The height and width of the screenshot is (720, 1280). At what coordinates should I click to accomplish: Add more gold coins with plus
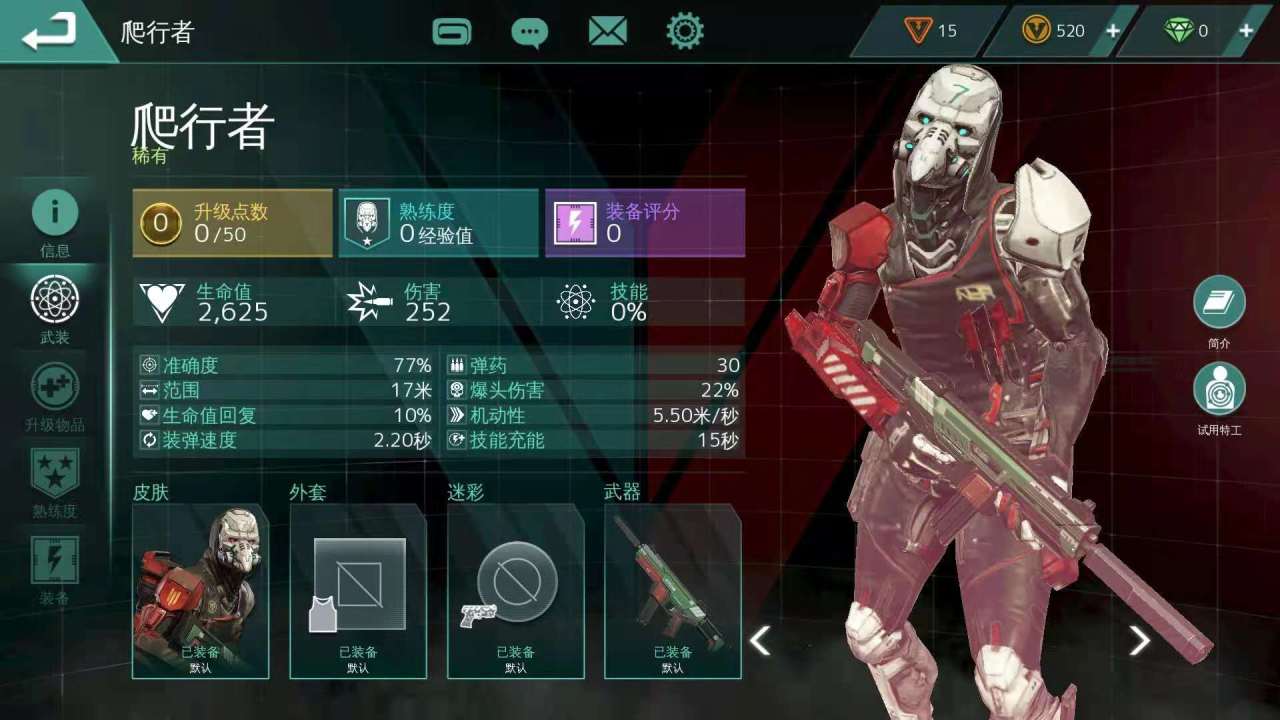[1112, 31]
